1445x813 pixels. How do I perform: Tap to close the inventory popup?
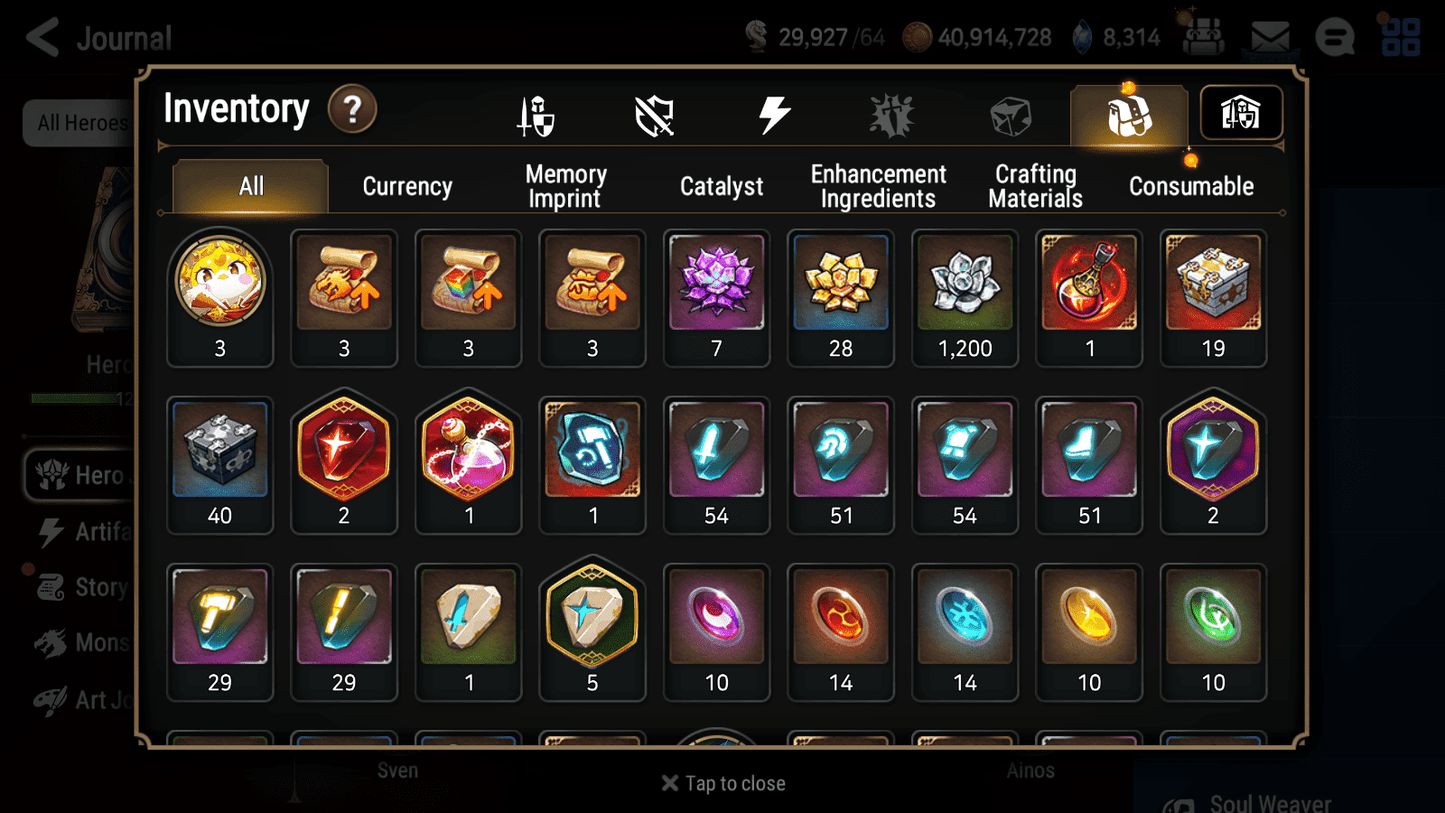722,783
